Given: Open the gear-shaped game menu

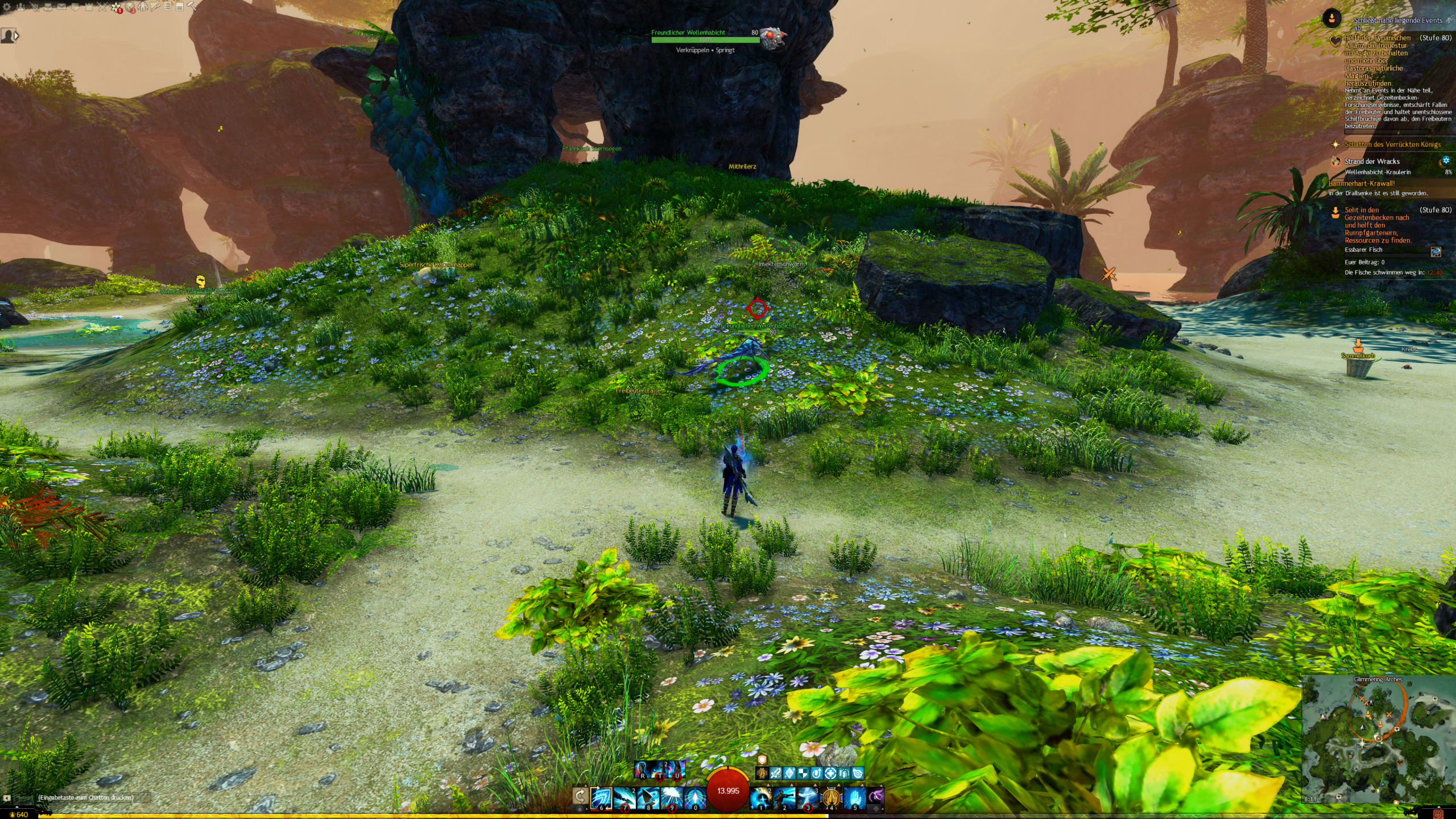Looking at the screenshot, I should tap(7, 7).
